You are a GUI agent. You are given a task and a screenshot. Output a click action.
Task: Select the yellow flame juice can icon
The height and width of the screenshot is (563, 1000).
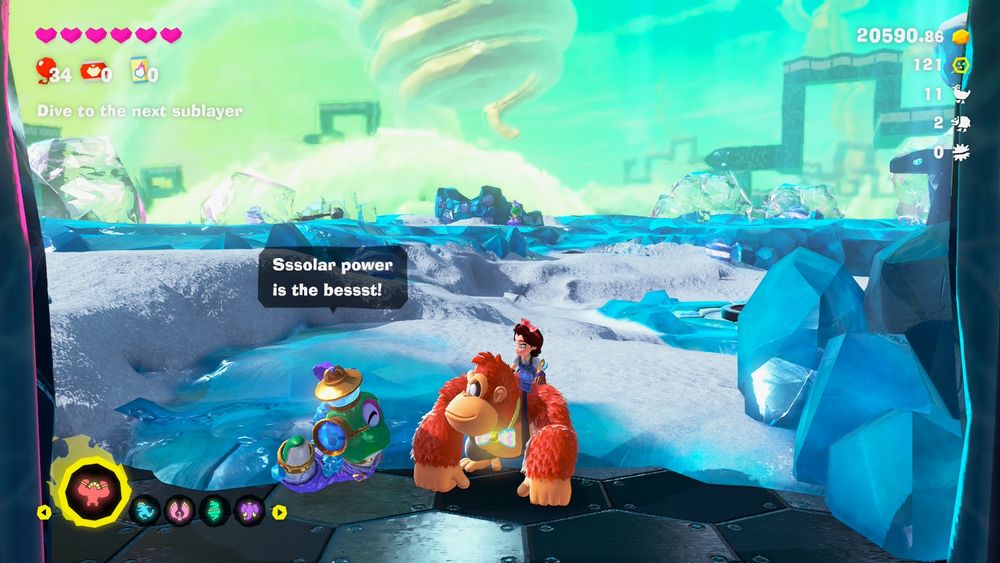point(139,69)
